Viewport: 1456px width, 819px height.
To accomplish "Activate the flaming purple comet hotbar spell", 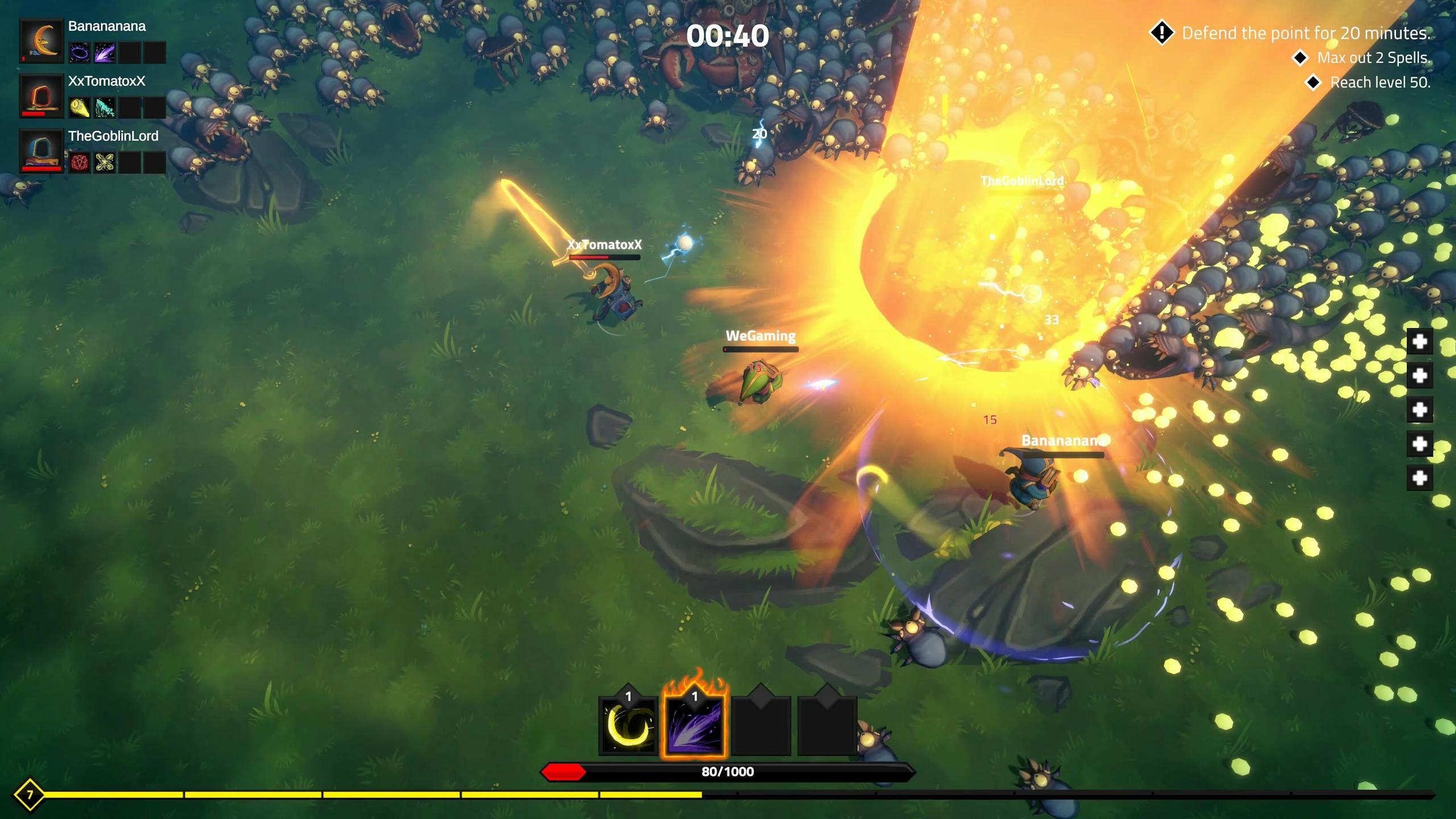I will (694, 725).
